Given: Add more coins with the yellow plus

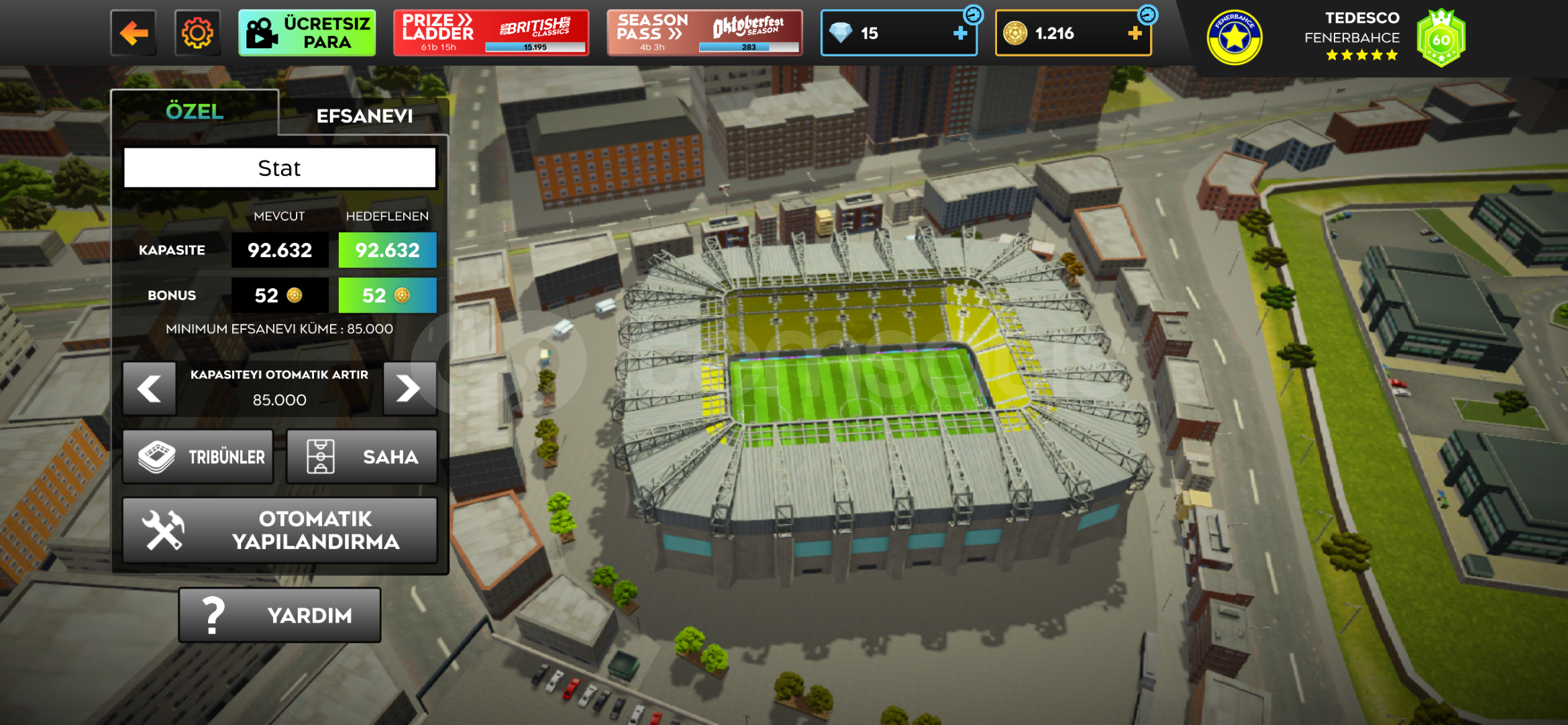Looking at the screenshot, I should click(1135, 33).
